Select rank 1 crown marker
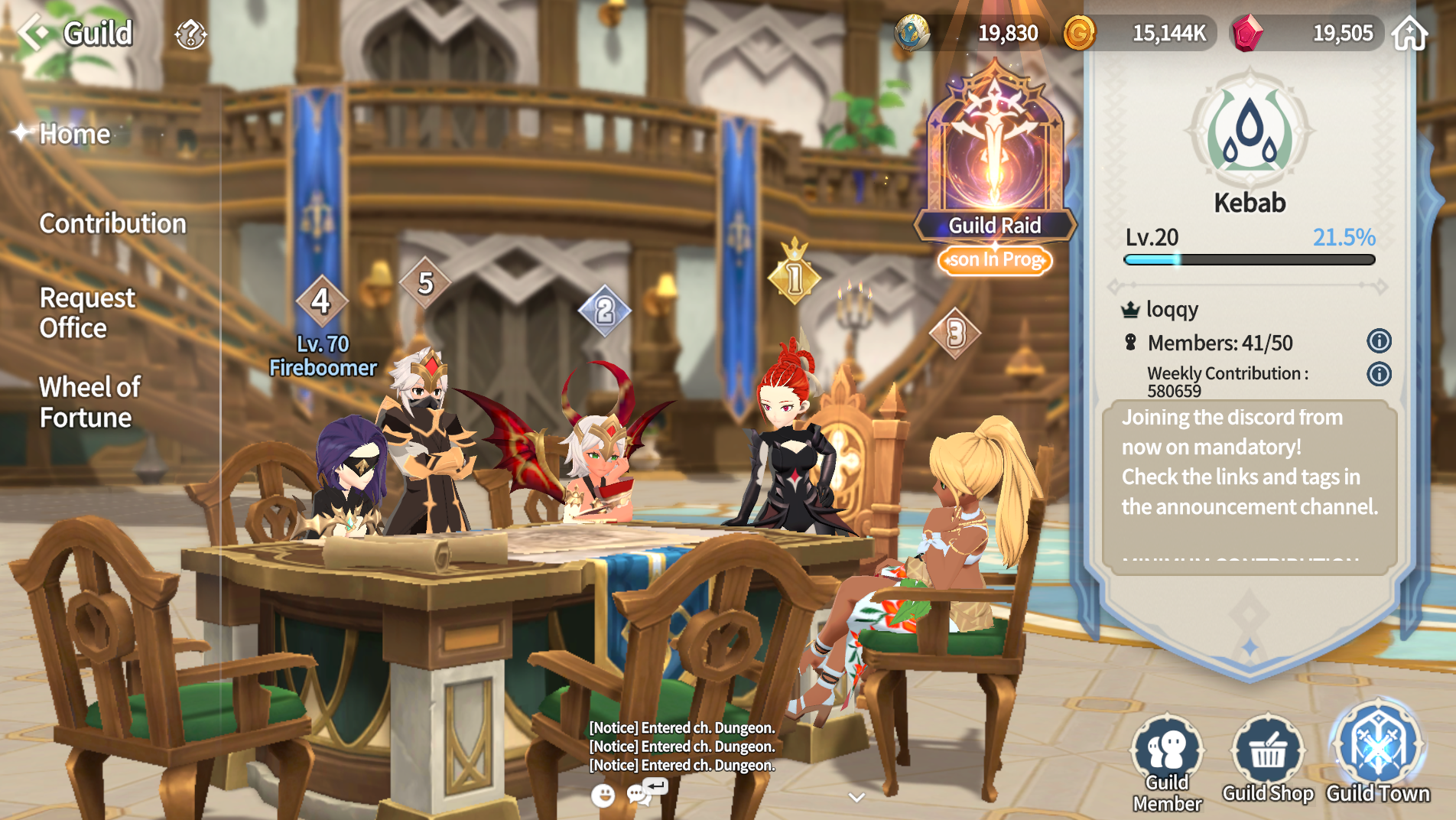 [795, 277]
